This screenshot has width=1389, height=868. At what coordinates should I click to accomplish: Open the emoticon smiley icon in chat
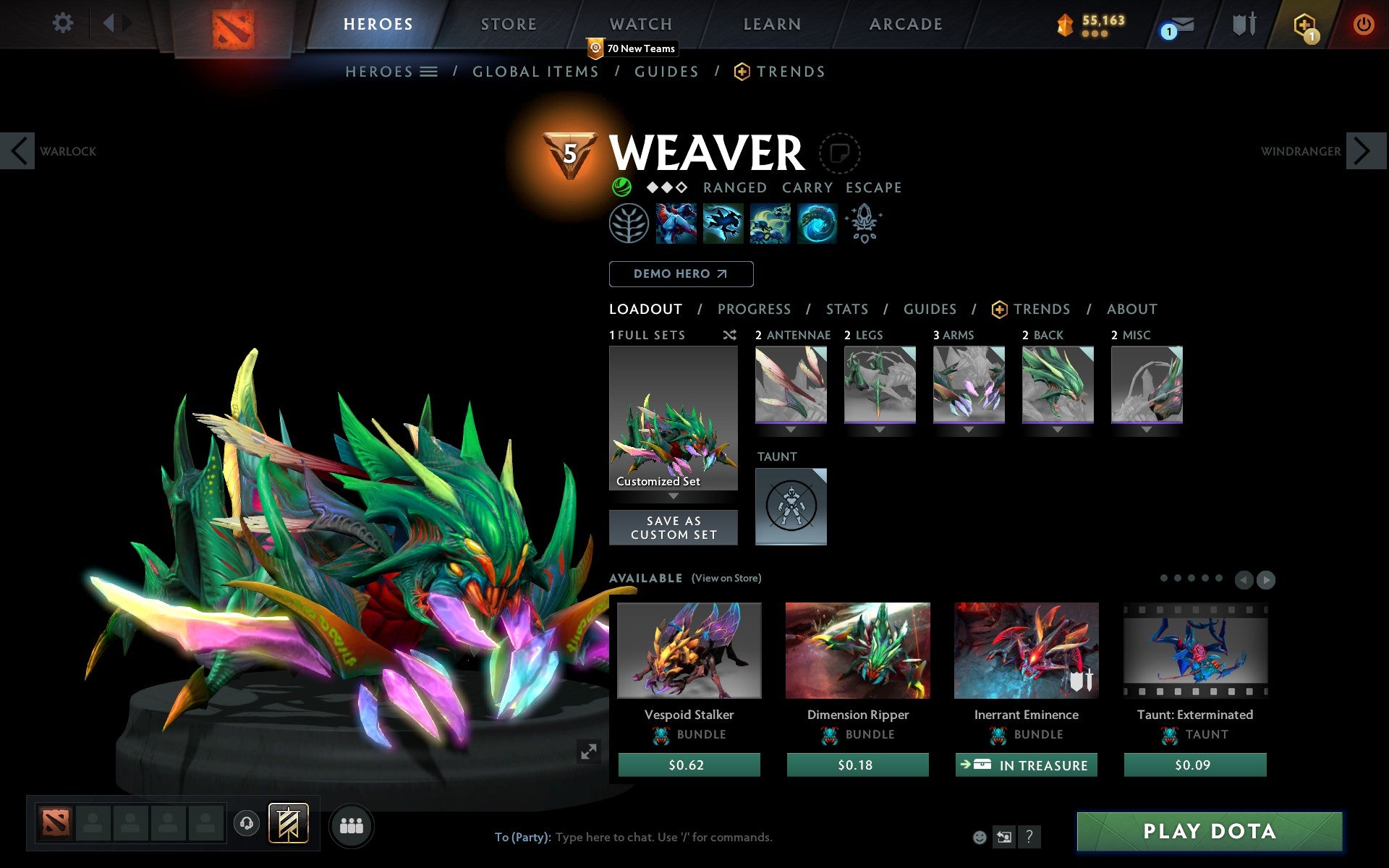[x=981, y=836]
